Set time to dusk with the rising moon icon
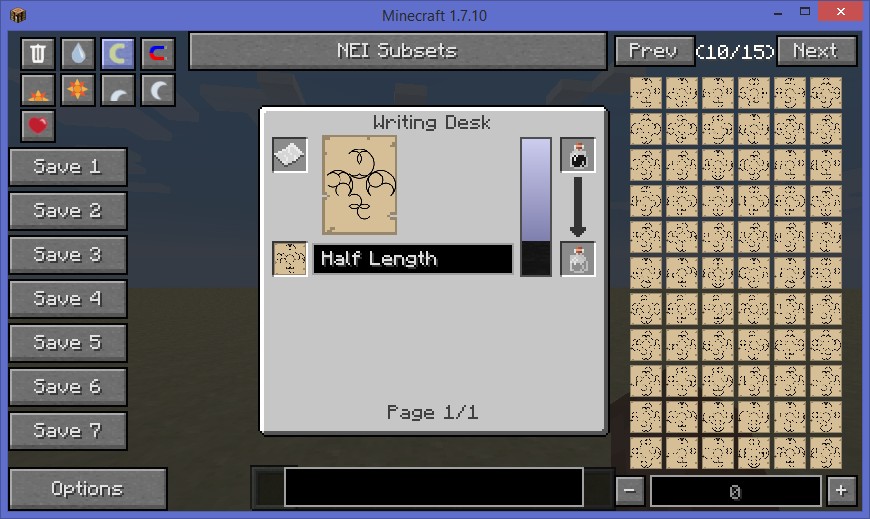This screenshot has width=870, height=519. click(118, 92)
